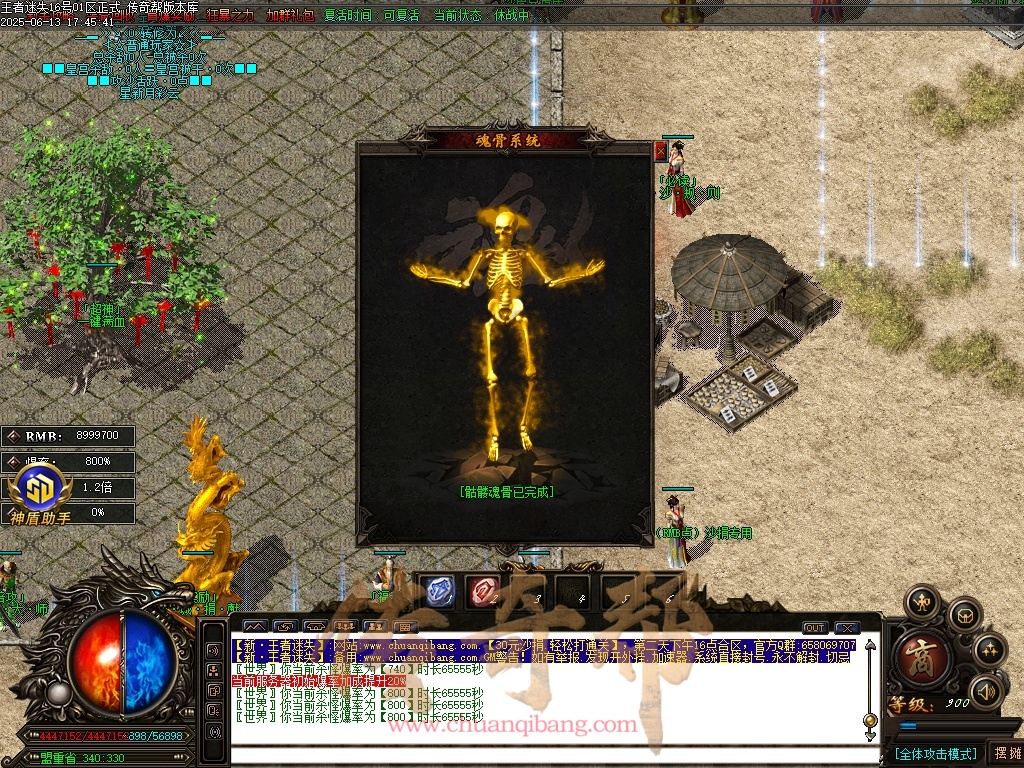Switch the 全体攻击模式 attack mode

(x=934, y=753)
